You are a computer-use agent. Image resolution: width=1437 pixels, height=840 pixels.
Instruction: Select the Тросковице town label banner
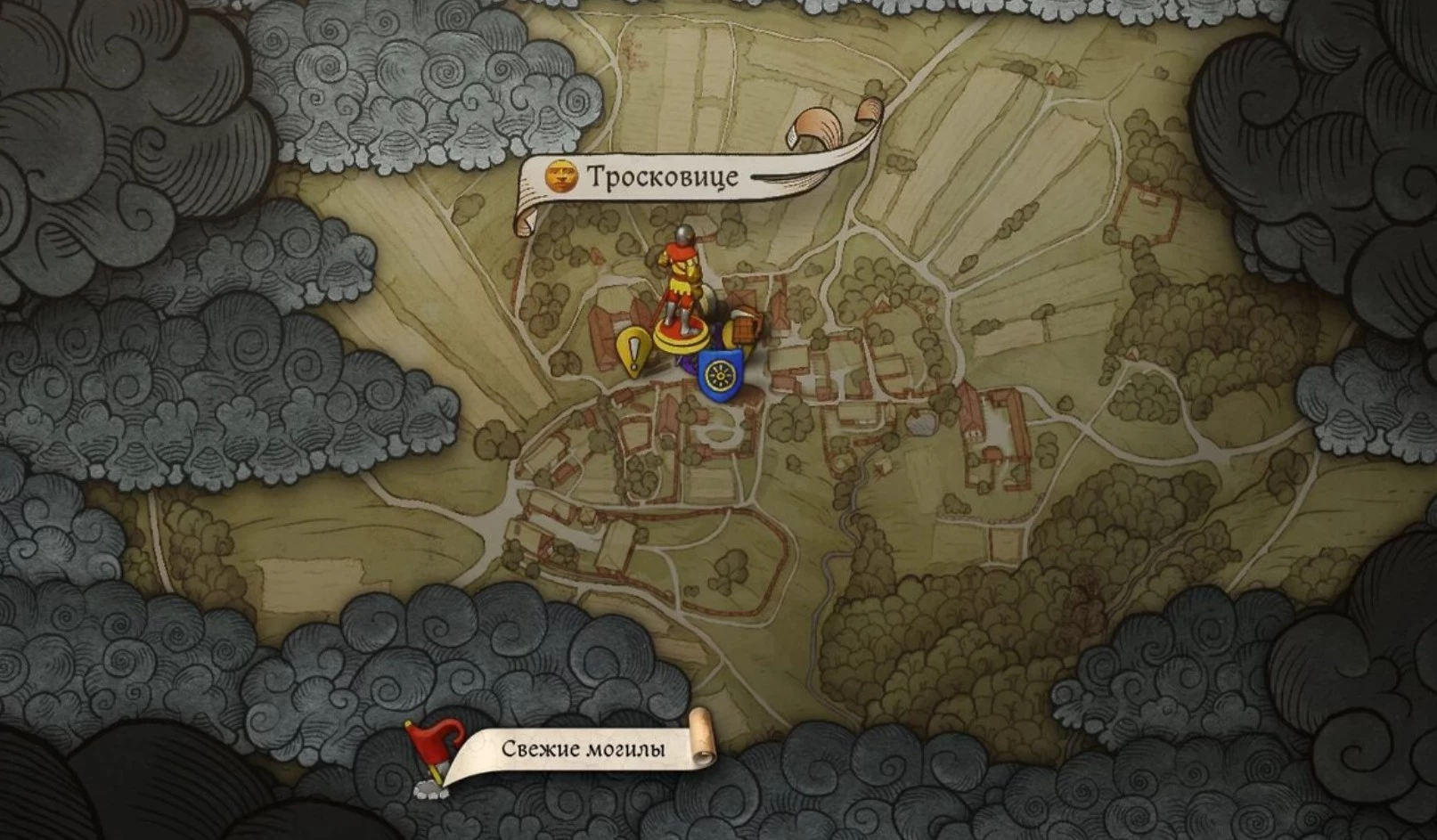point(661,177)
